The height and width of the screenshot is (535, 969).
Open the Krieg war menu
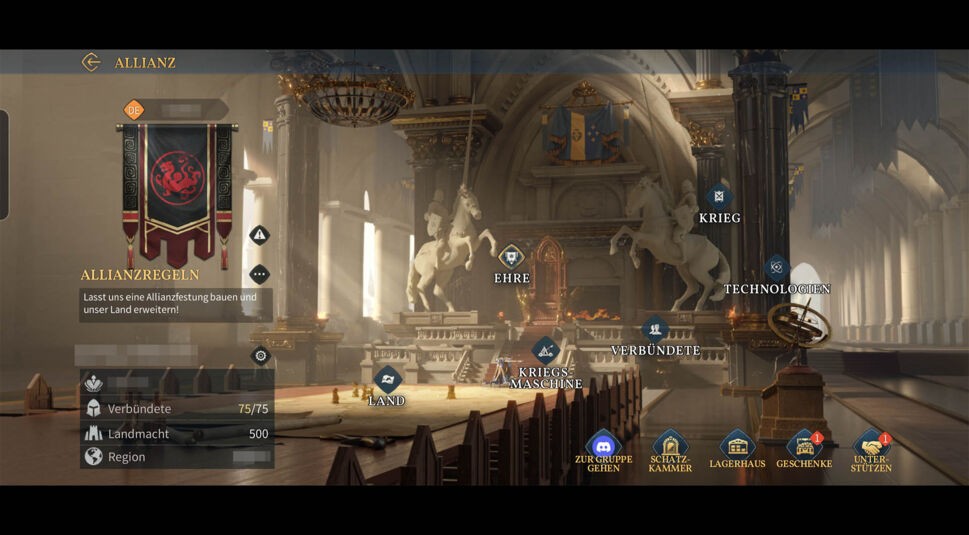pyautogui.click(x=719, y=197)
